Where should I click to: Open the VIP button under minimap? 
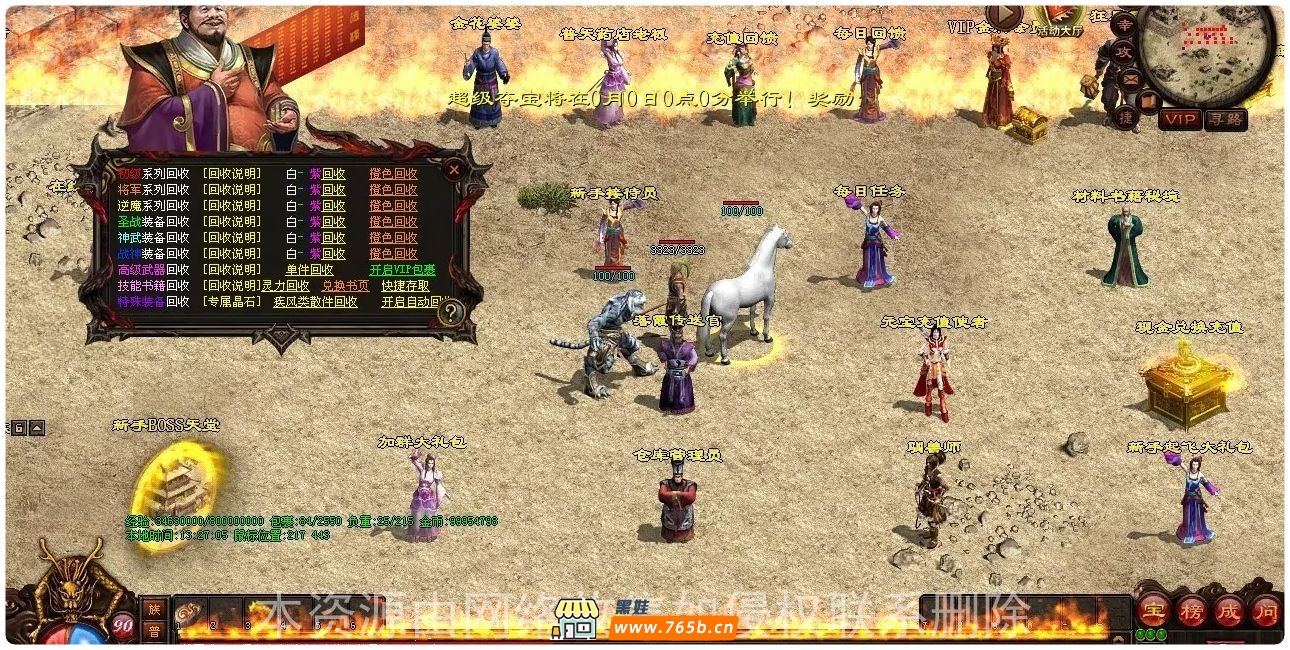1180,120
